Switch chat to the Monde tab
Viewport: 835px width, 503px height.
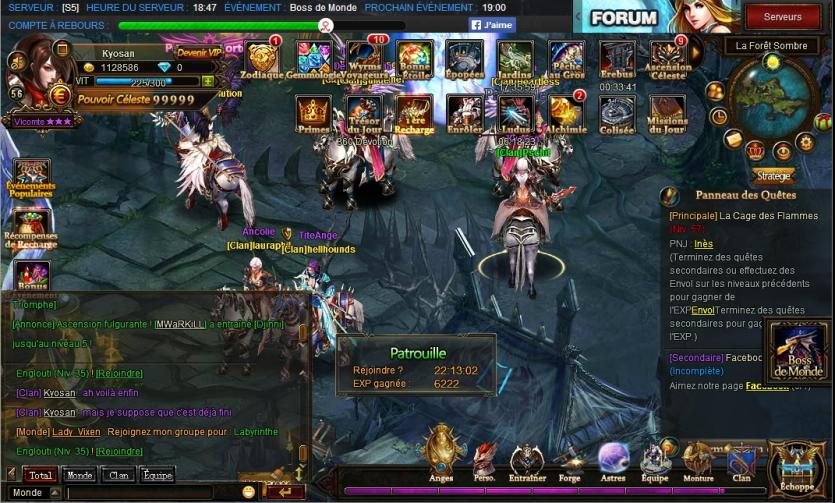coord(79,476)
